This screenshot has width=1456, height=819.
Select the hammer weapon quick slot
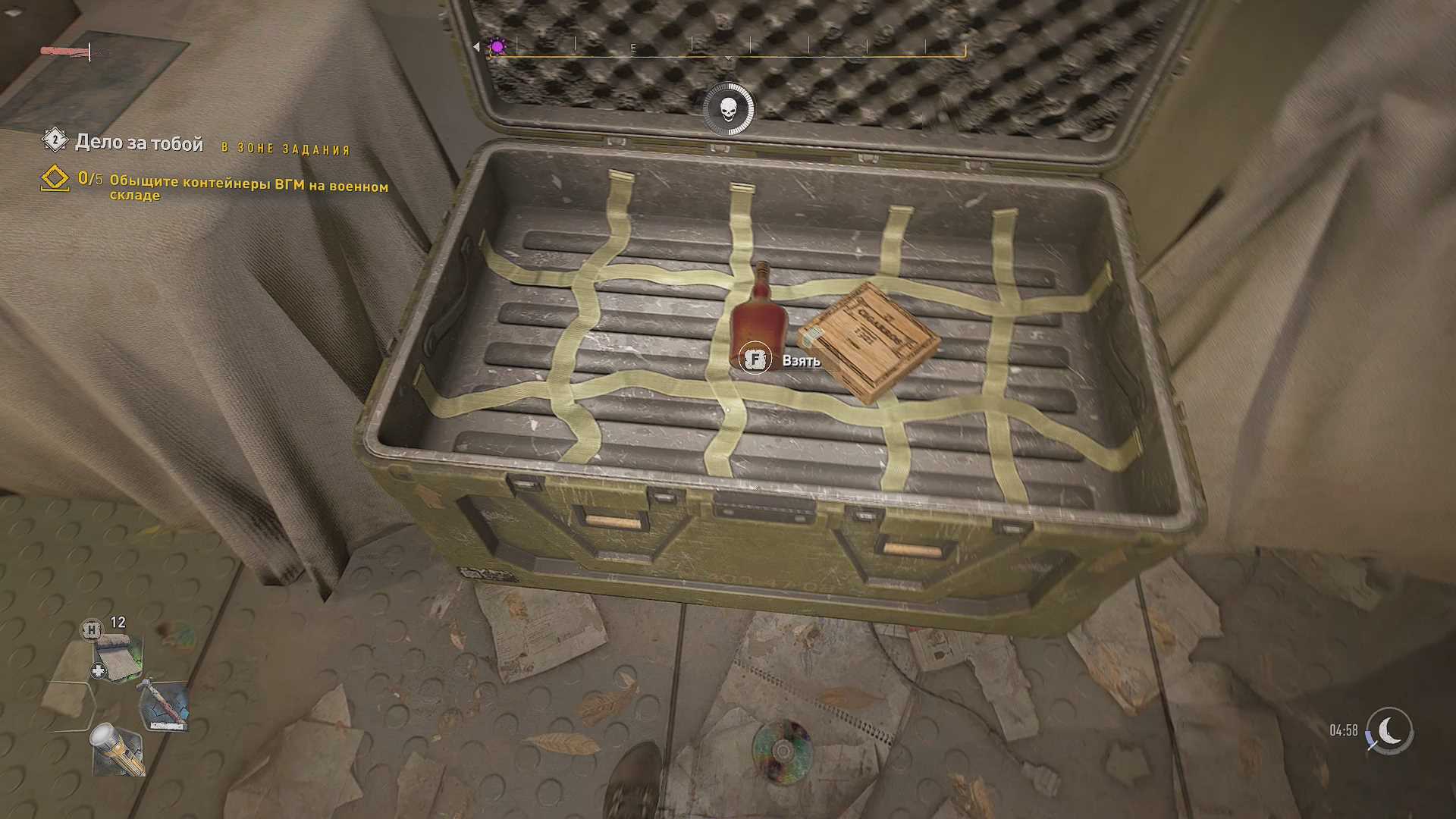point(164,704)
